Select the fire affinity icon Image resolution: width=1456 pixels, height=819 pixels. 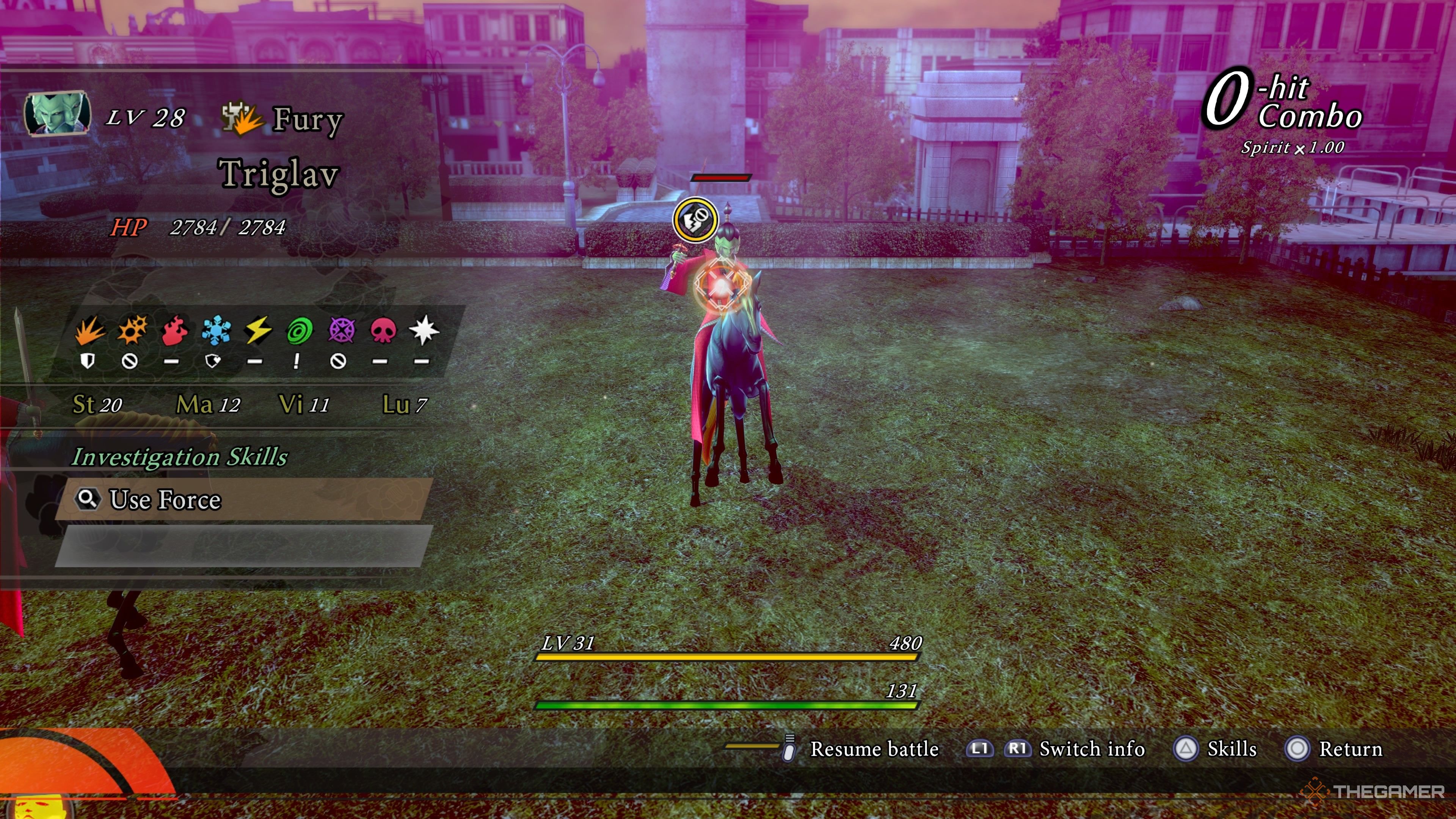pyautogui.click(x=174, y=331)
